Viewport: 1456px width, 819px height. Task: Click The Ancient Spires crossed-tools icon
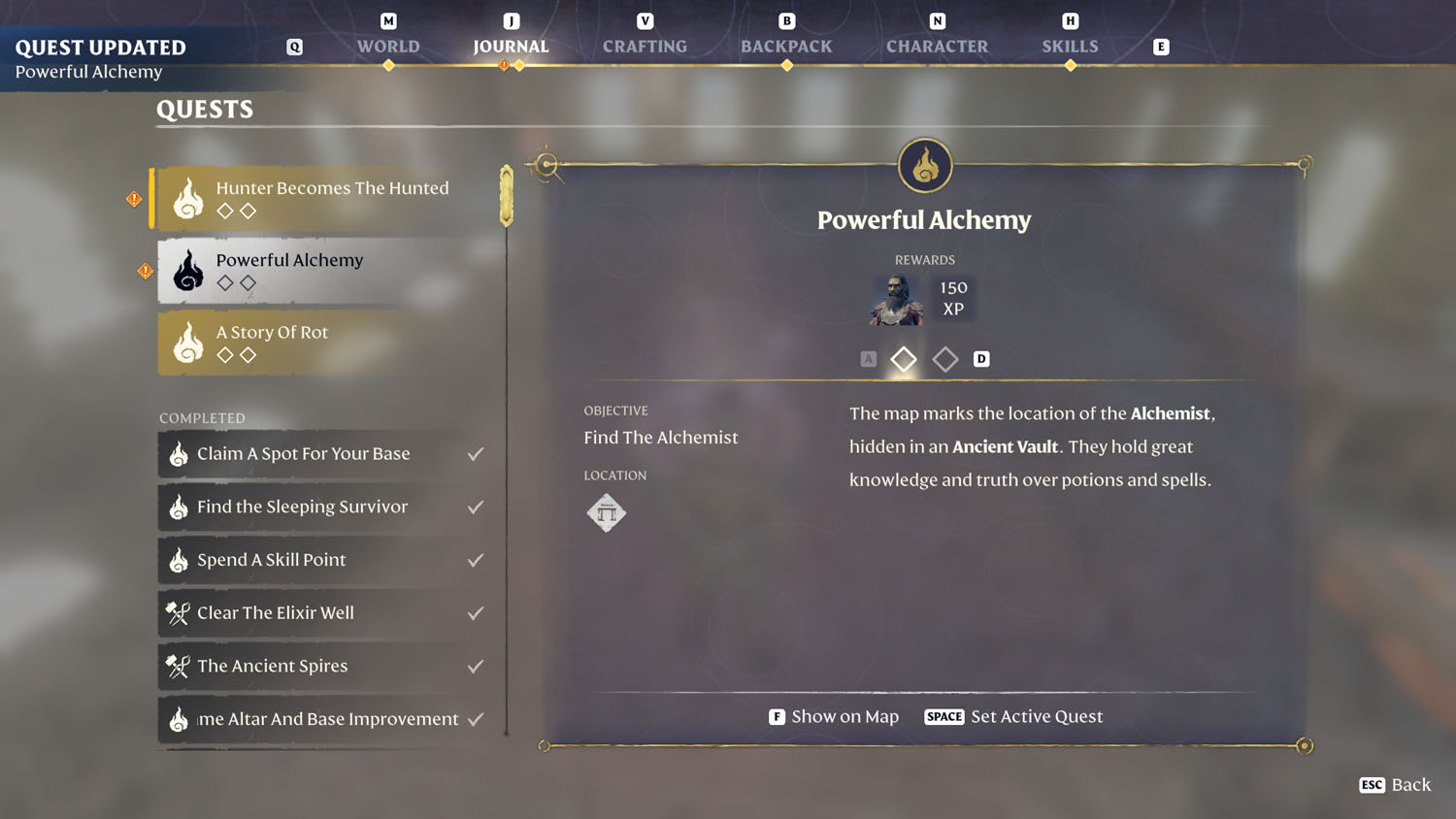pos(177,667)
